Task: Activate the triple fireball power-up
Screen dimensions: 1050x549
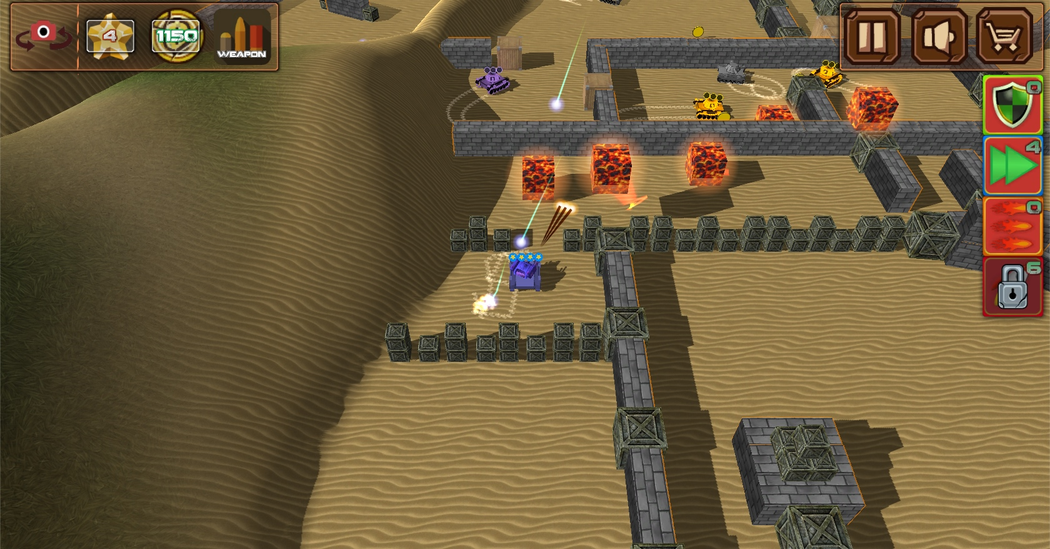Action: pyautogui.click(x=1013, y=226)
